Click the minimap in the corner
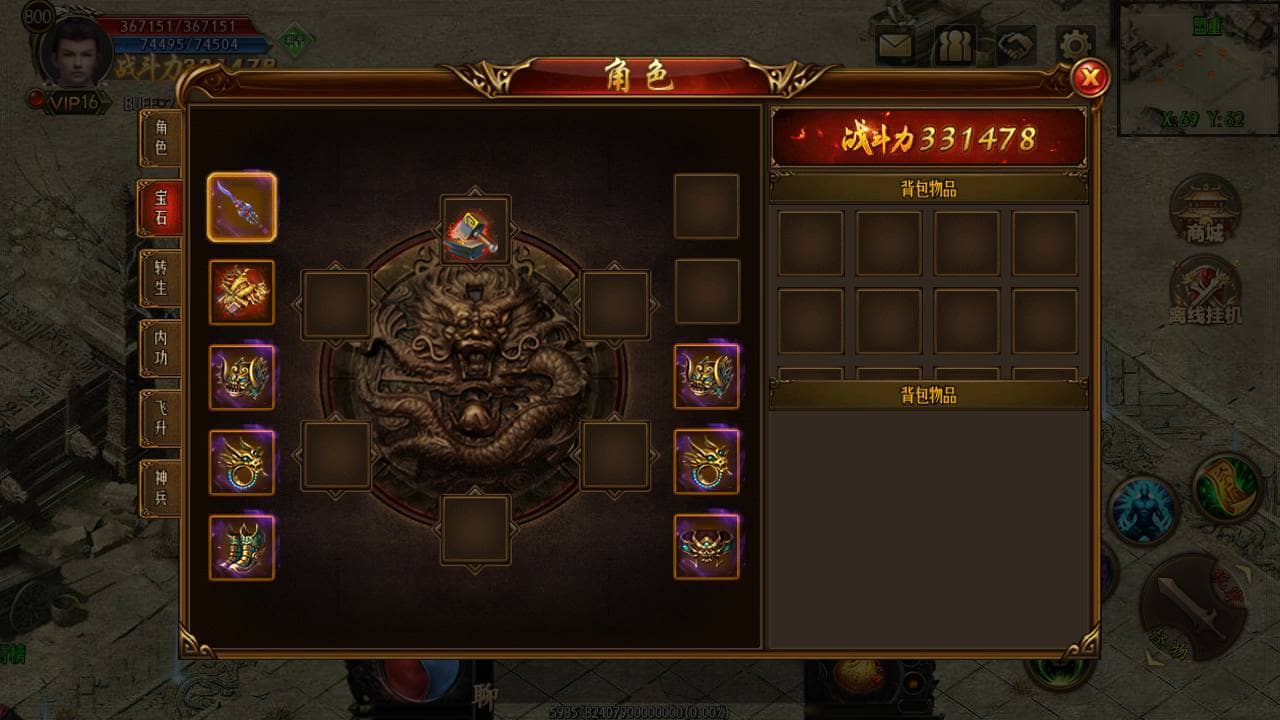Screen dimensions: 1280x720 pos(1198,66)
